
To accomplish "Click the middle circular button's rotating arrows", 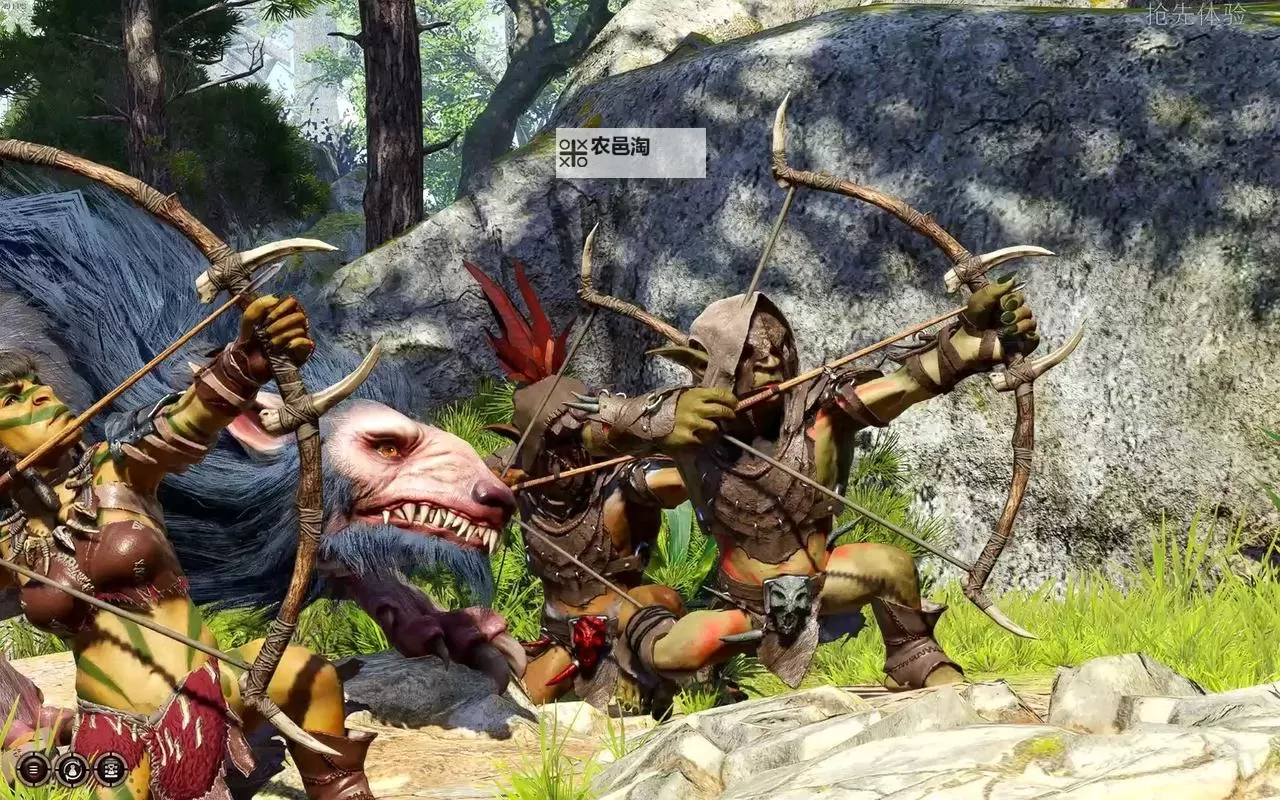I will click(72, 769).
